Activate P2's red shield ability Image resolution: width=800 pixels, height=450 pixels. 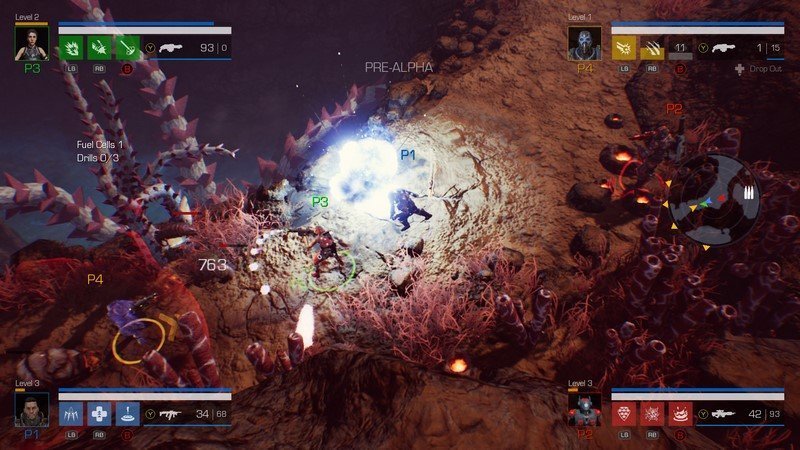(625, 414)
